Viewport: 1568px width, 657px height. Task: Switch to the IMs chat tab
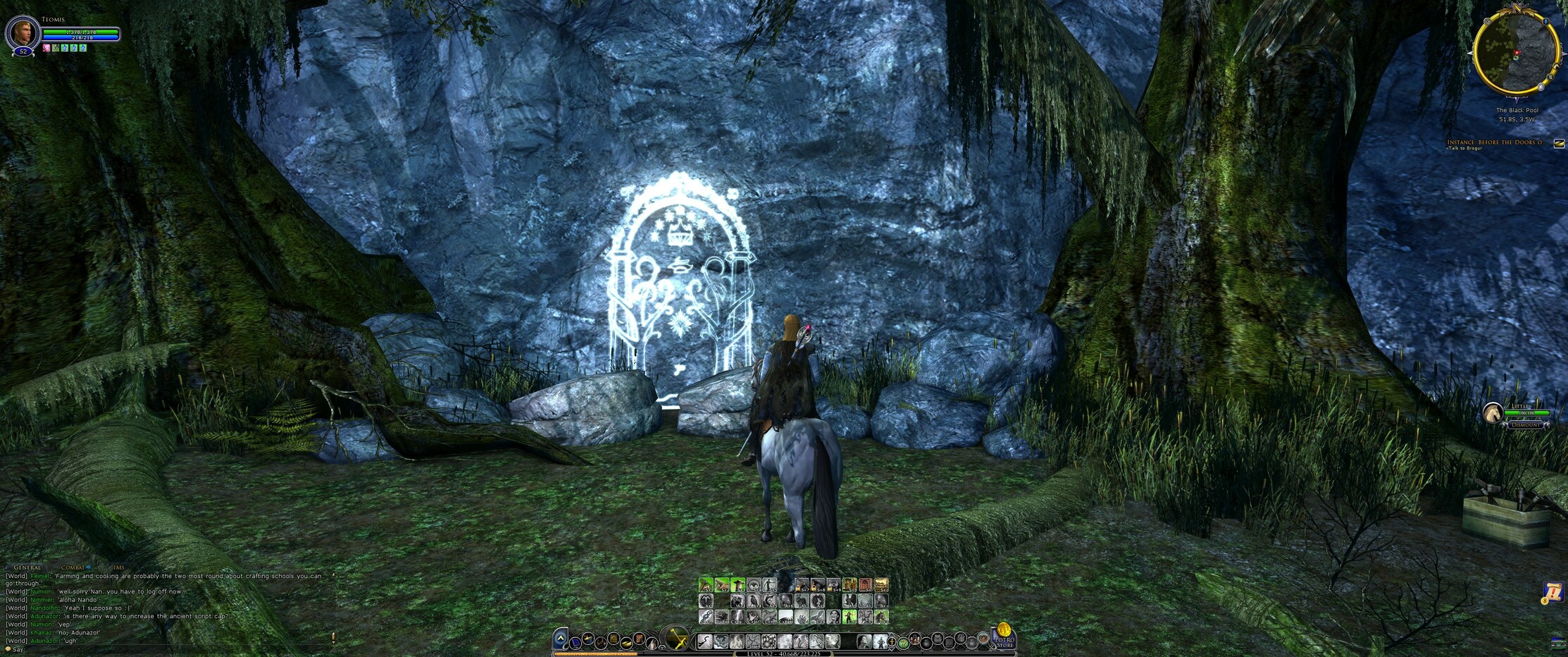pos(118,567)
